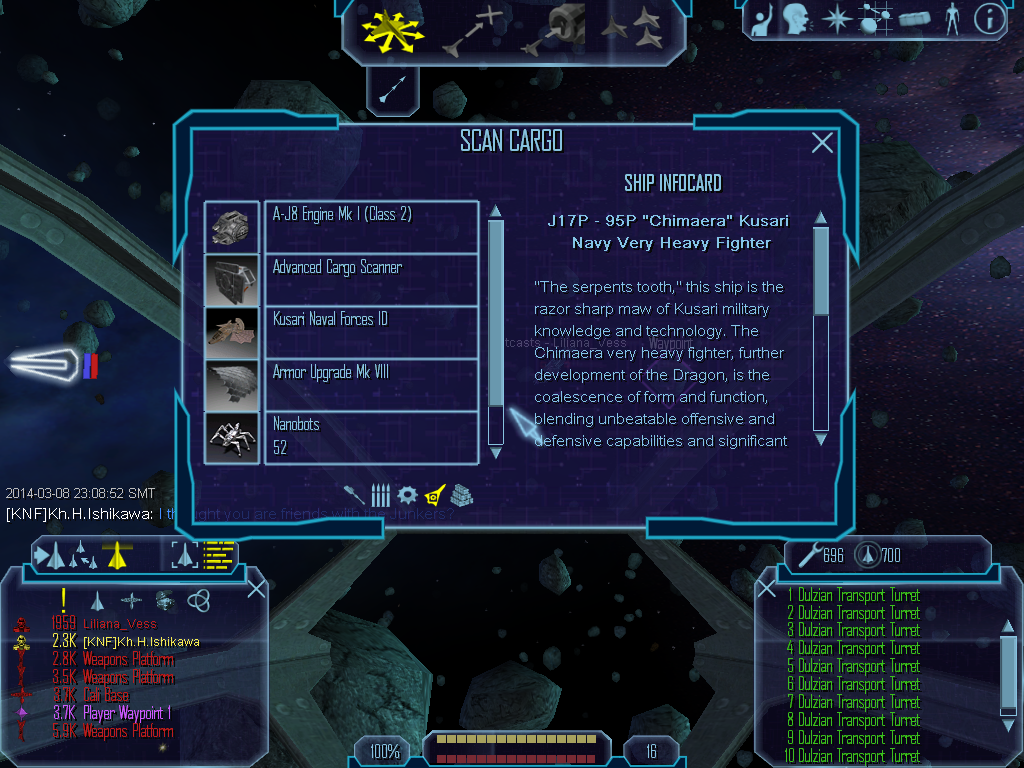Show the gear-icon equipment filter in the cargo scan
The image size is (1024, 768).
click(406, 494)
